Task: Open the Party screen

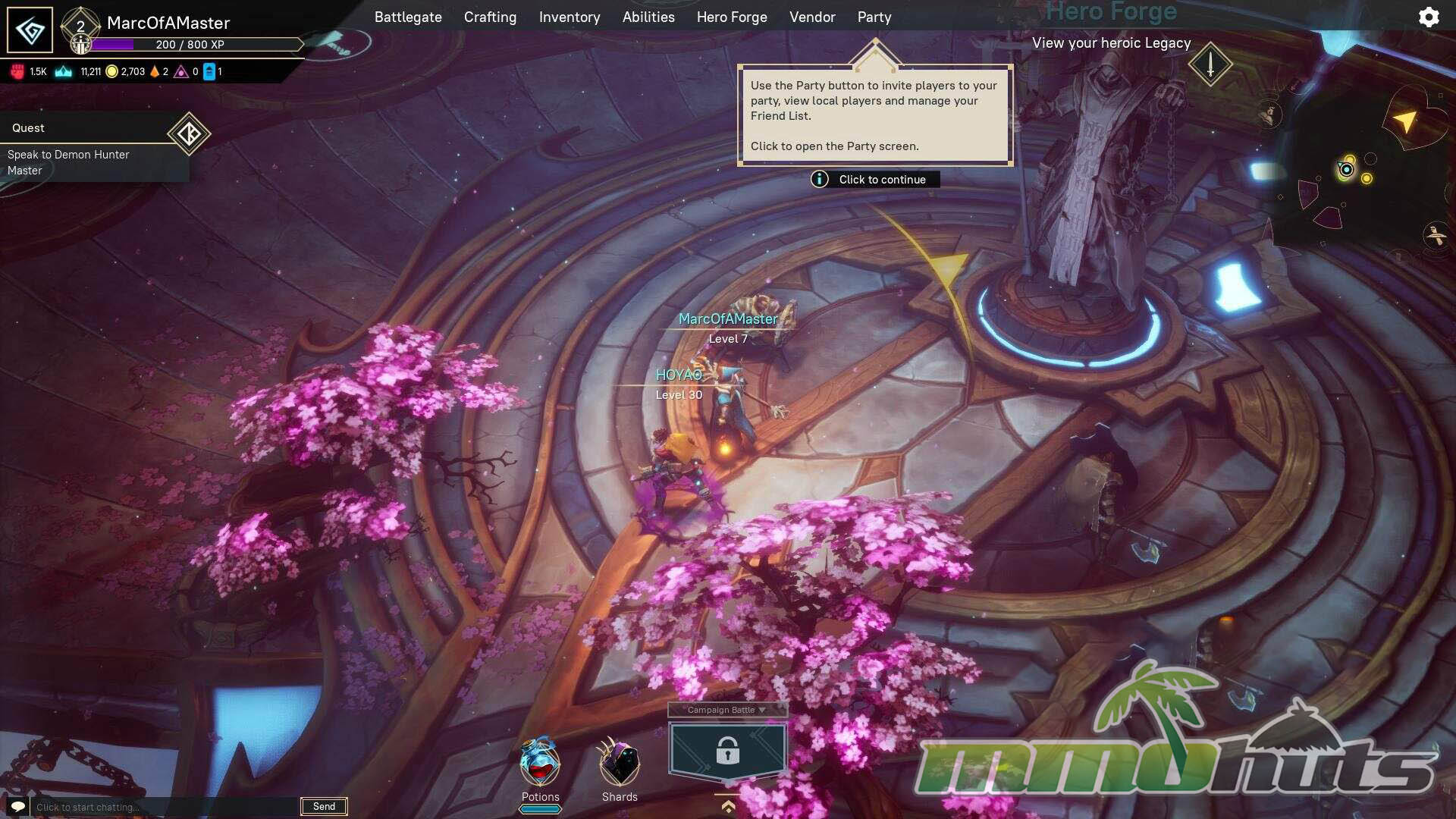Action: coord(874,17)
